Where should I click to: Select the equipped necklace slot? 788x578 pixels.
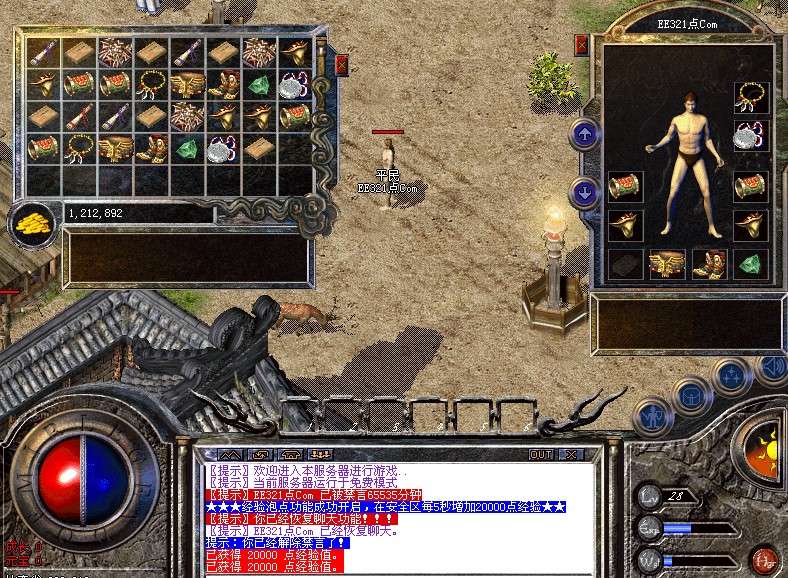[752, 97]
